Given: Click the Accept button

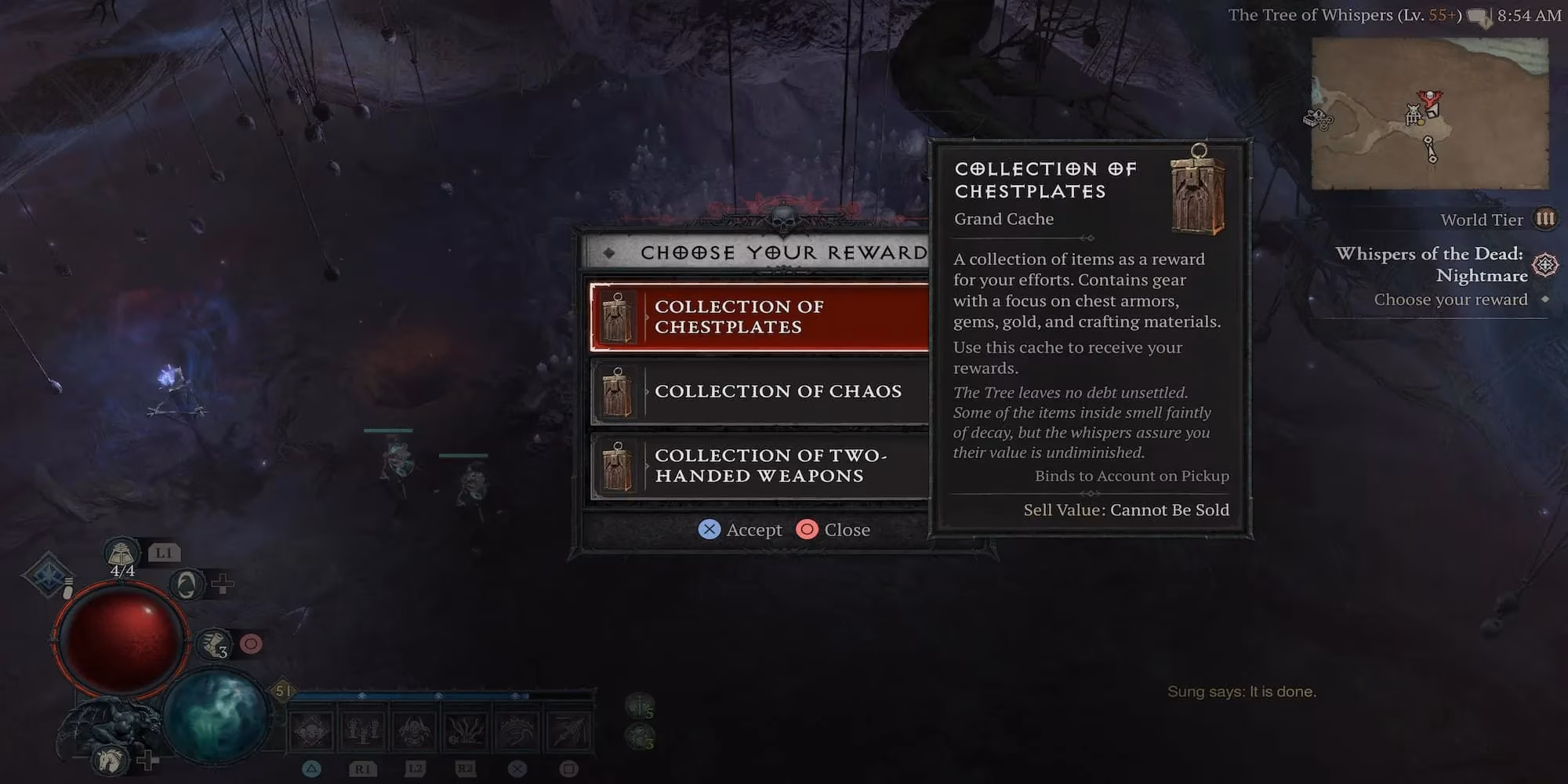Looking at the screenshot, I should click(740, 529).
